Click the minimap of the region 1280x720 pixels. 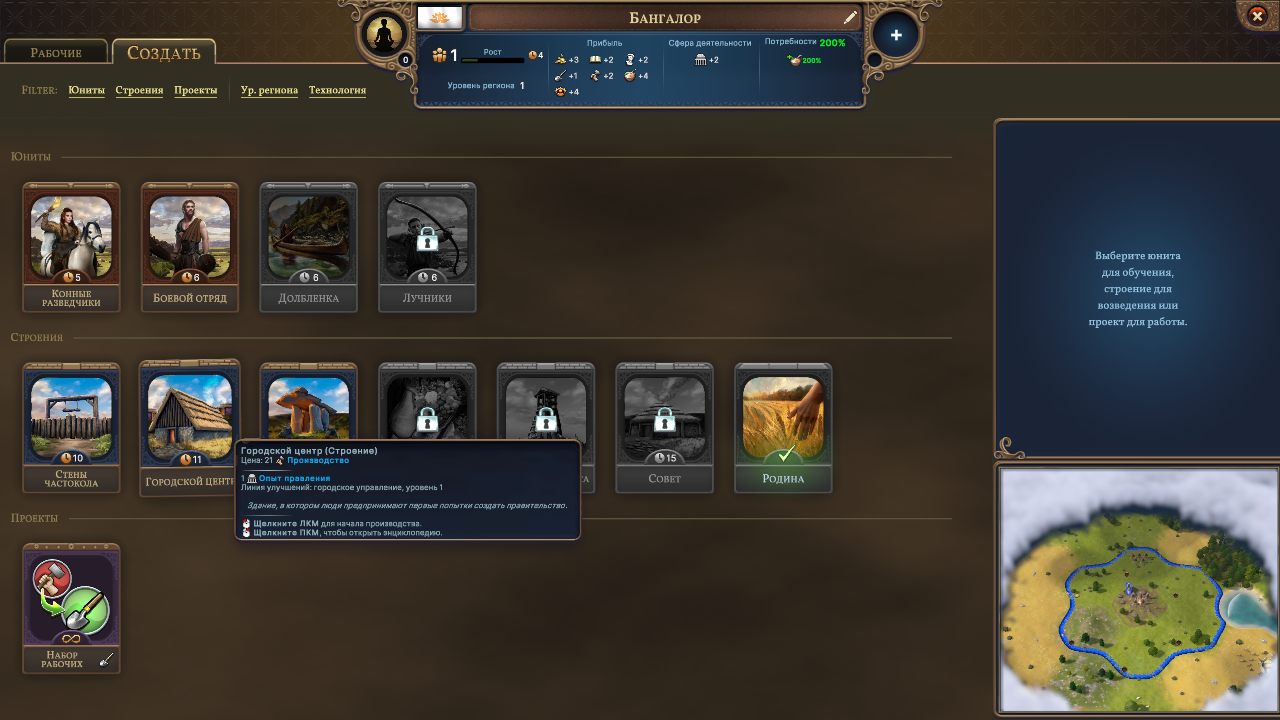(x=1138, y=588)
